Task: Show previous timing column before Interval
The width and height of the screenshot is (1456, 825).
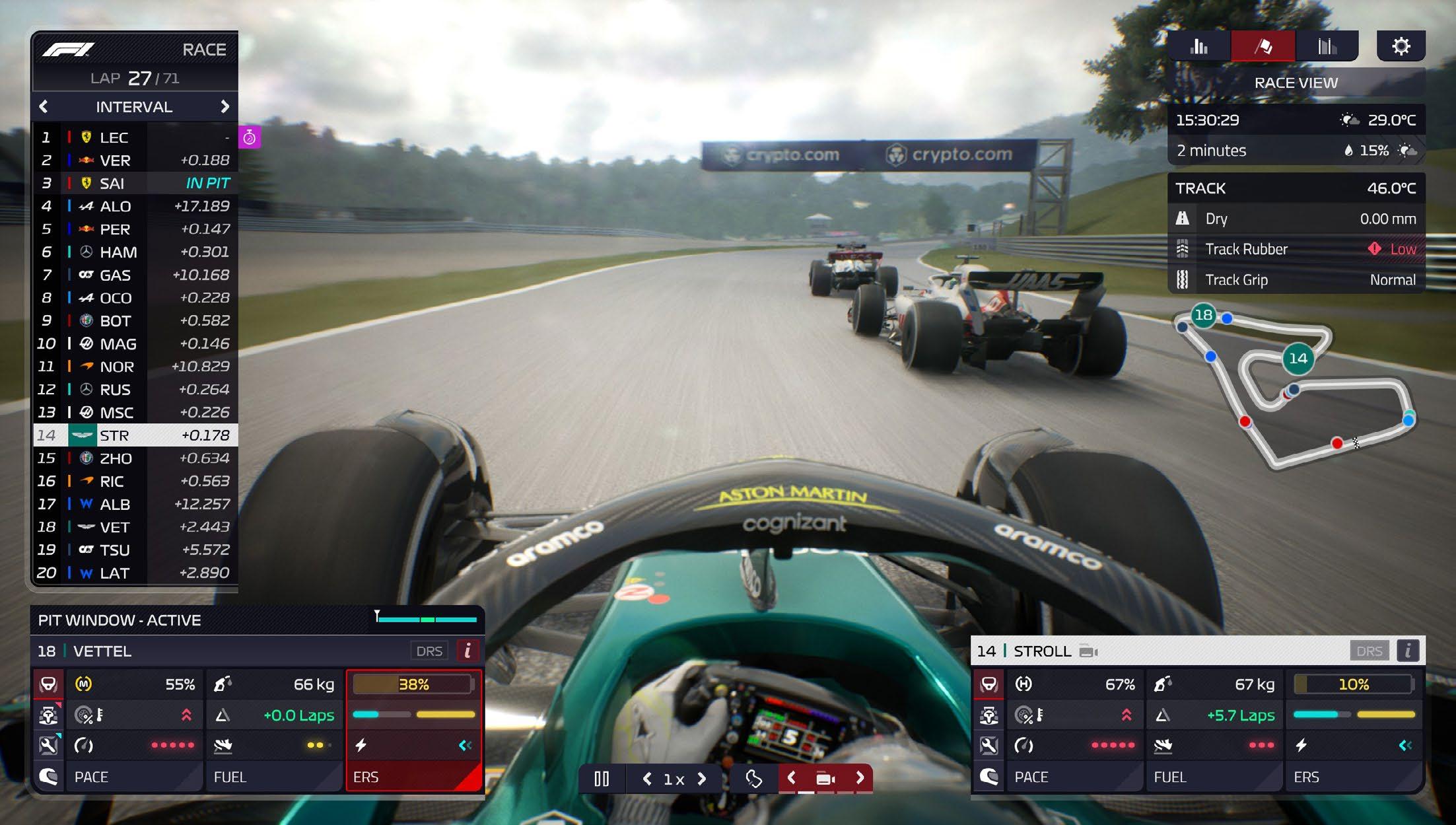Action: 44,106
